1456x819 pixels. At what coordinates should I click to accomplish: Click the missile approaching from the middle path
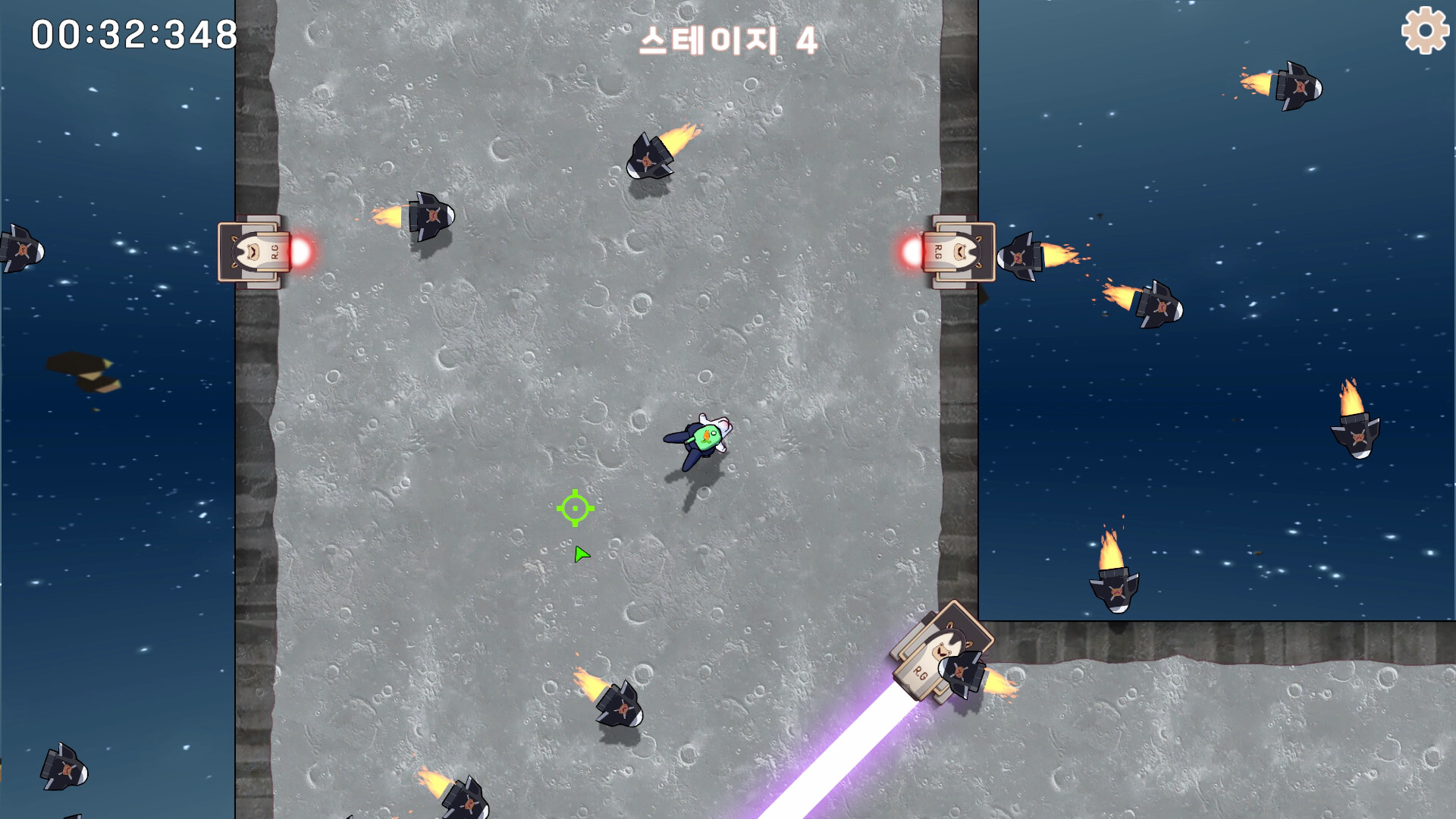pyautogui.click(x=618, y=705)
